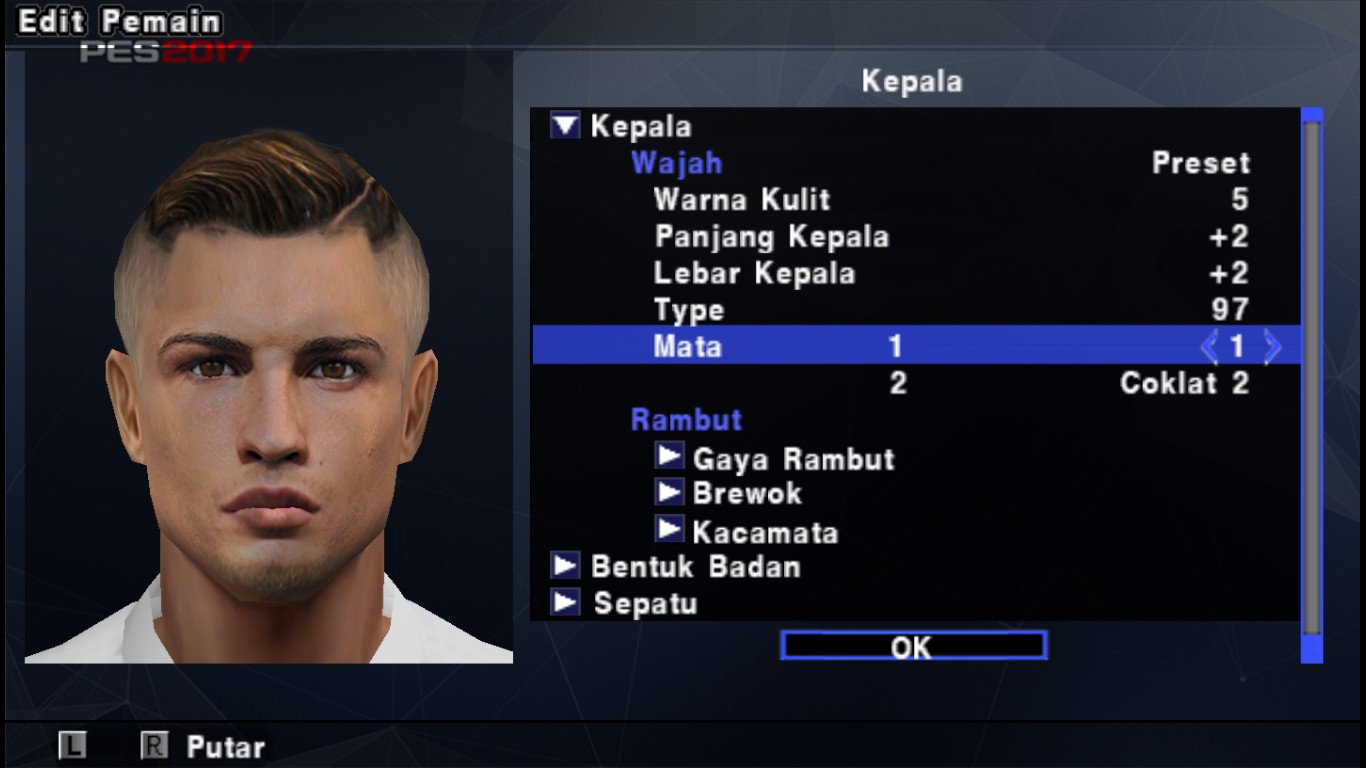
Task: Expand the Sepatu section
Action: tap(565, 603)
